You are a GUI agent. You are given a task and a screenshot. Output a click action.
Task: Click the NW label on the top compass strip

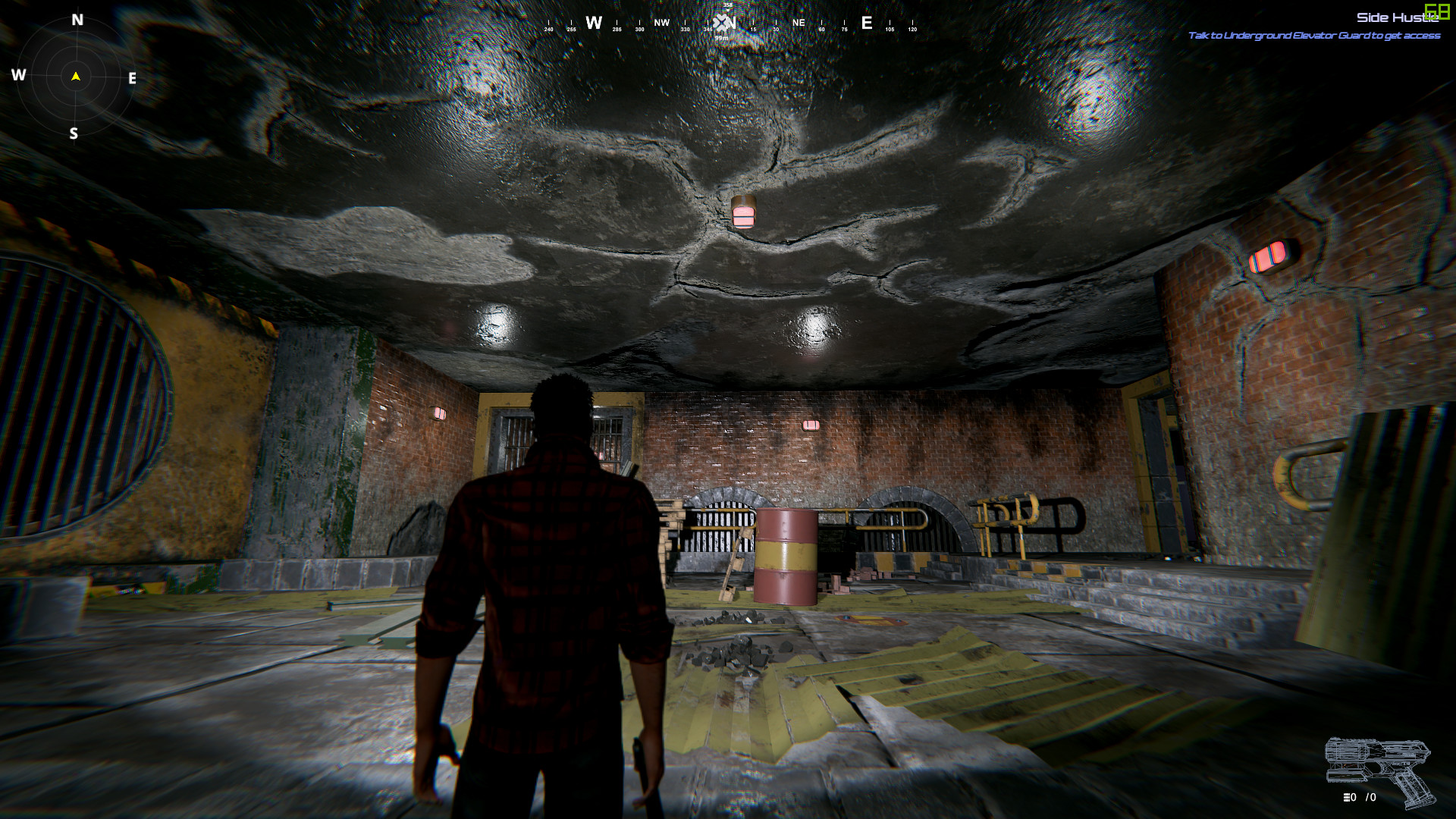661,24
